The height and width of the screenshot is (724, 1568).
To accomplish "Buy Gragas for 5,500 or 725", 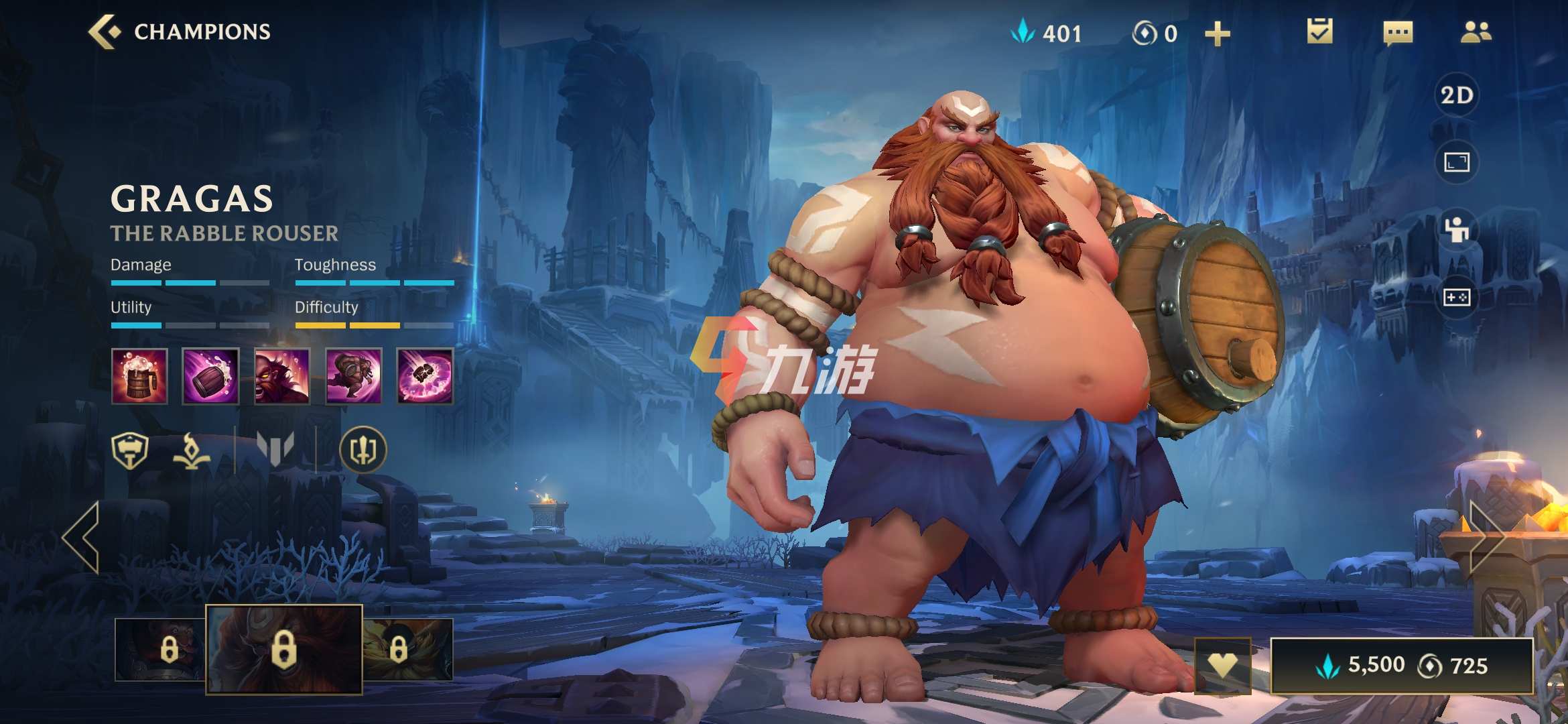I will pos(1402,666).
